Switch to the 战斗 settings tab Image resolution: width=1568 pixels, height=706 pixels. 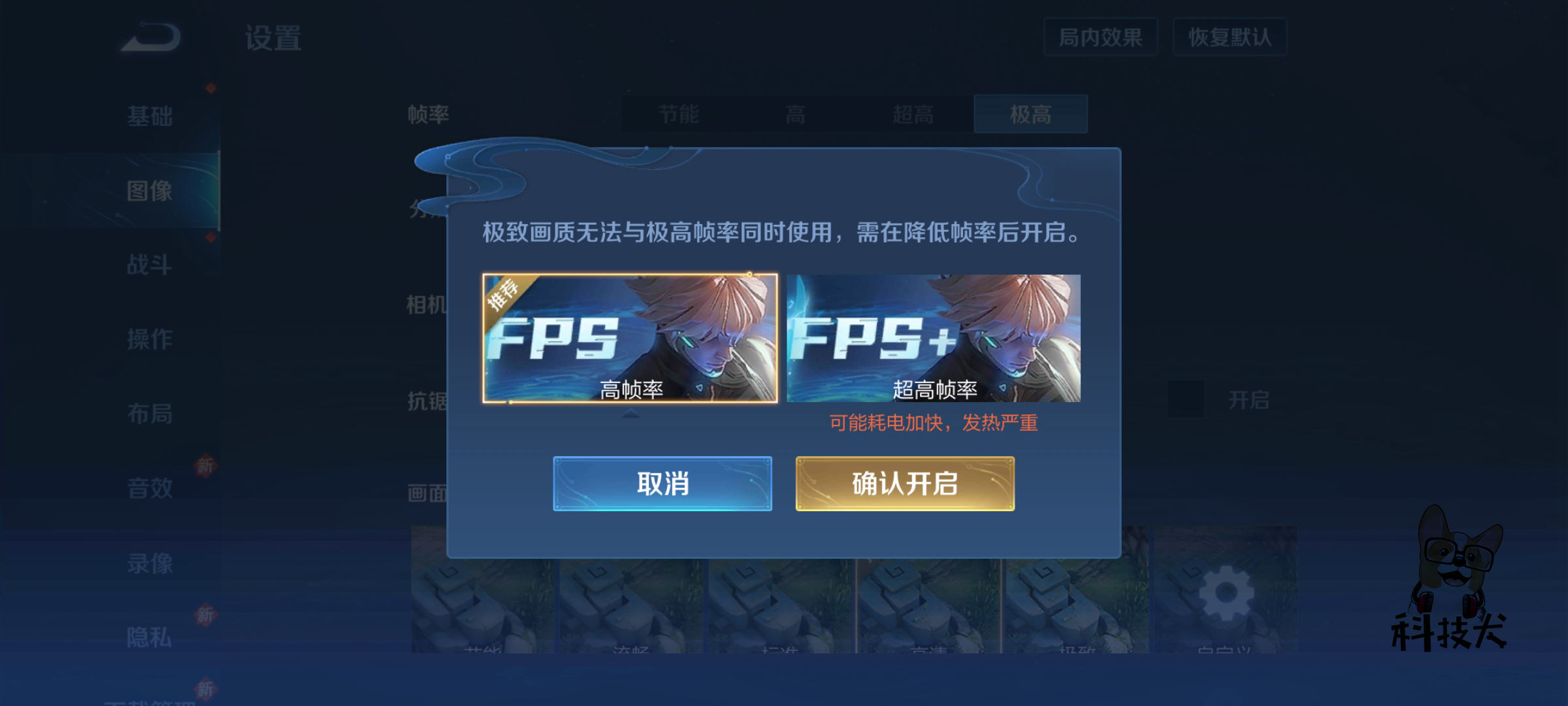tap(149, 265)
